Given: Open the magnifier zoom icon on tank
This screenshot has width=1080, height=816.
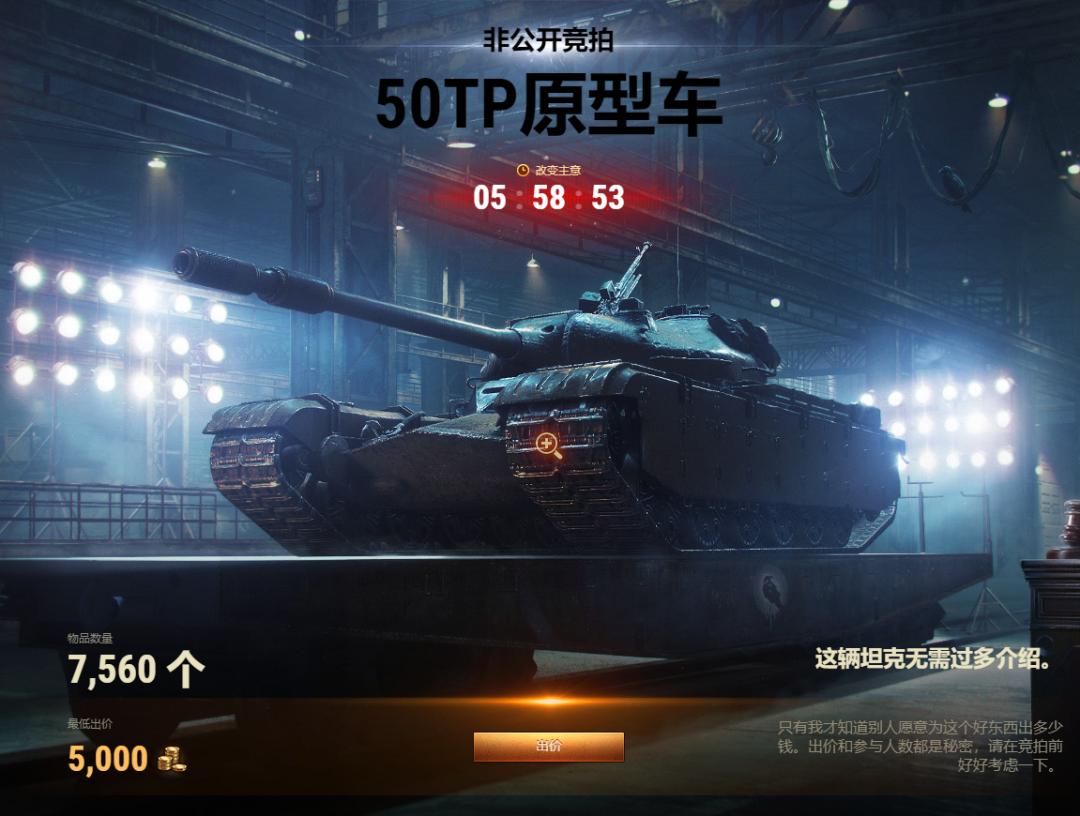Looking at the screenshot, I should point(548,446).
